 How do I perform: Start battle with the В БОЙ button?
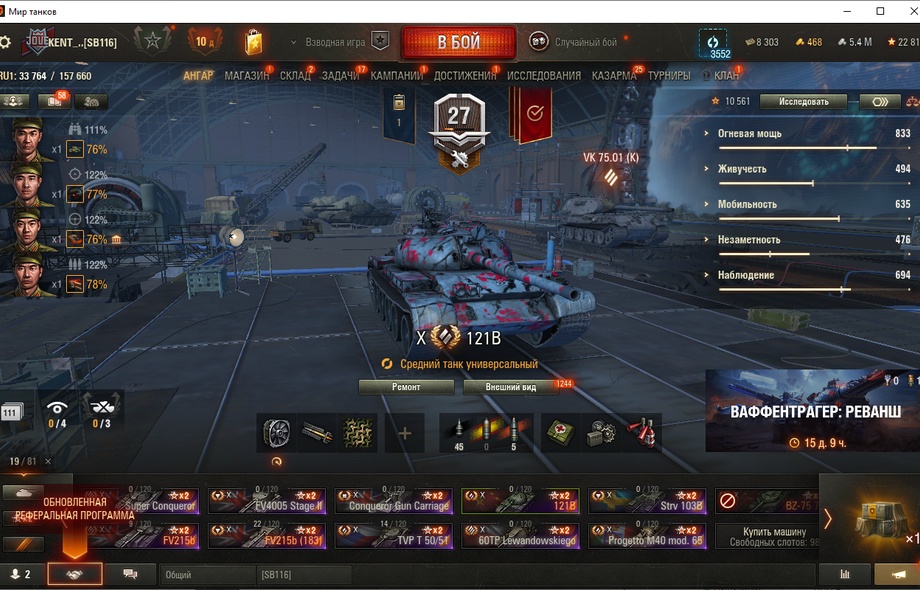458,43
